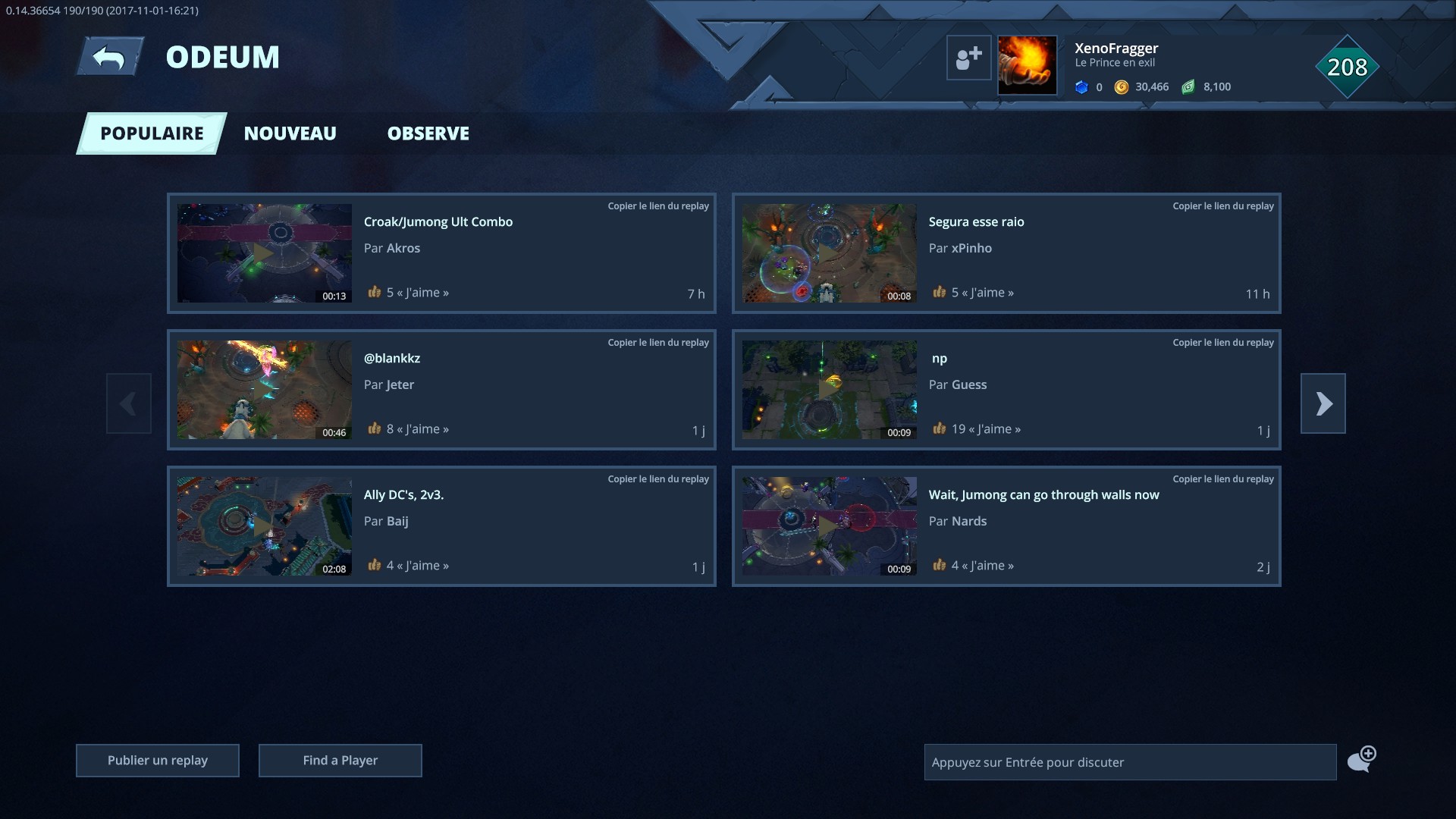Click XenoFragger's avatar portrait

point(1028,64)
